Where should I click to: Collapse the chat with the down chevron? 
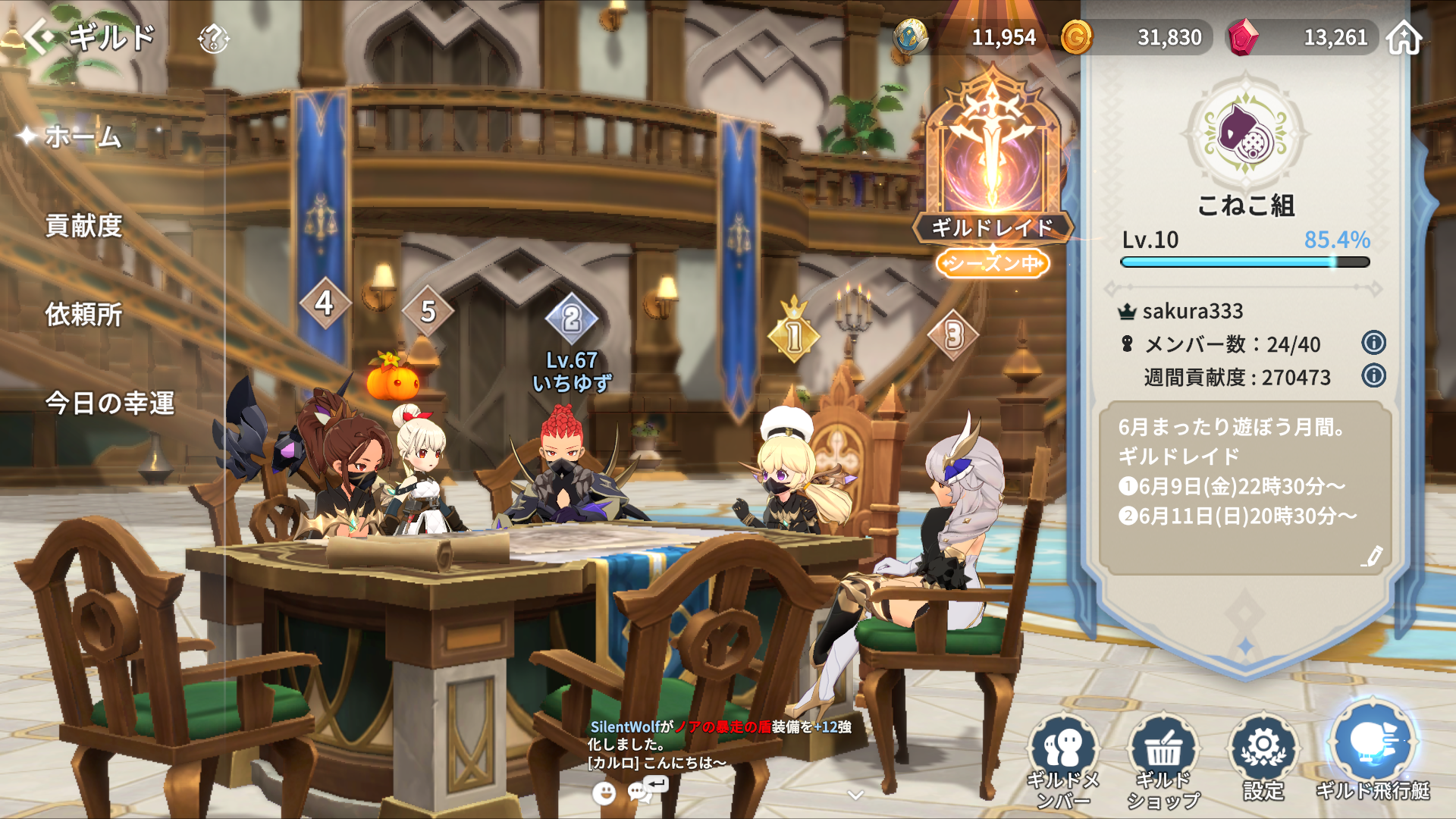pyautogui.click(x=855, y=795)
